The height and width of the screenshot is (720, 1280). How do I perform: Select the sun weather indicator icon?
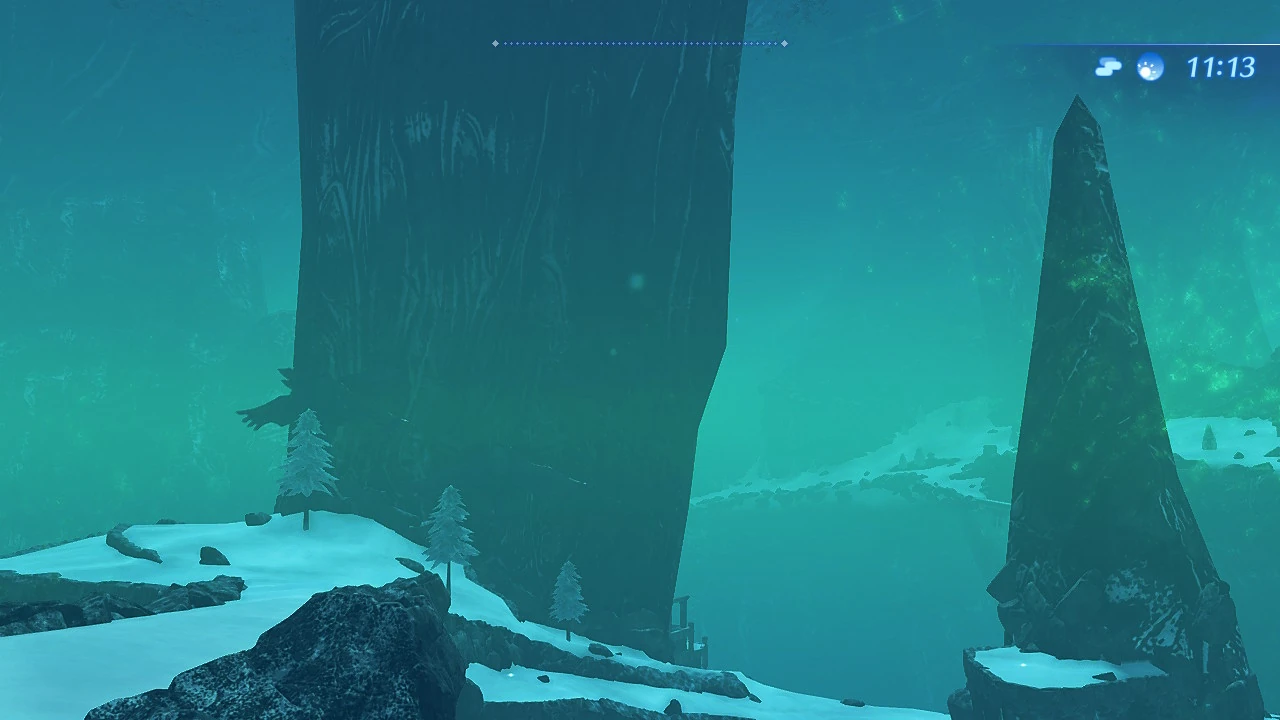click(x=1148, y=68)
